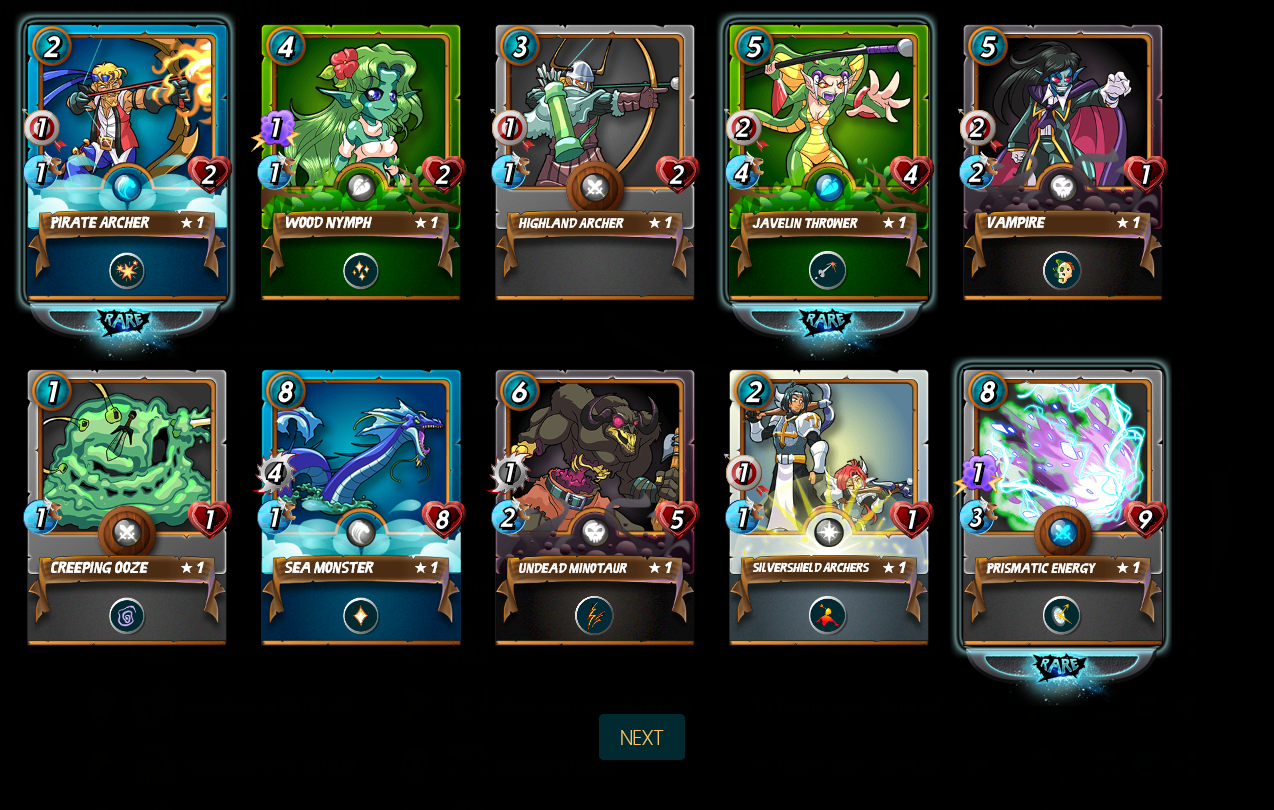Image resolution: width=1274 pixels, height=810 pixels.
Task: Click Silvershield Archers' ability icon
Action: pyautogui.click(x=828, y=616)
